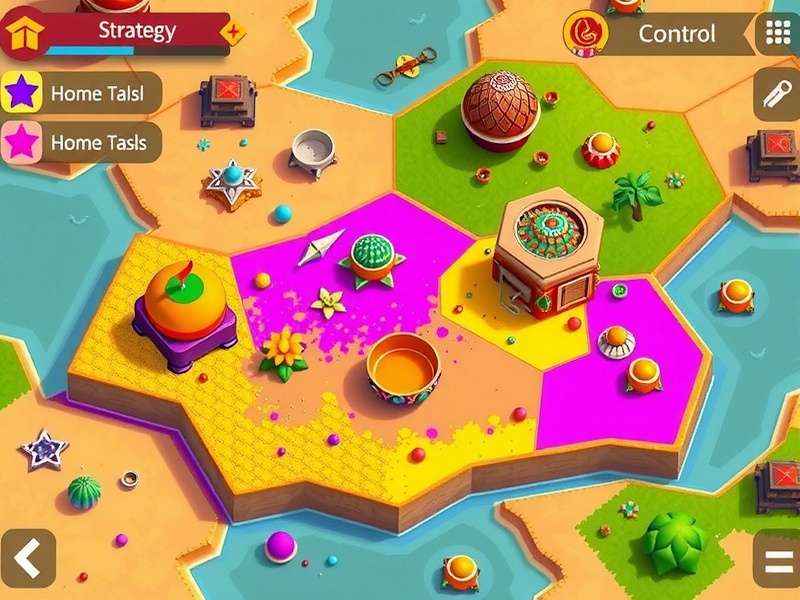Click the round red emblem beside Control
Viewport: 800px width, 600px height.
click(x=586, y=34)
